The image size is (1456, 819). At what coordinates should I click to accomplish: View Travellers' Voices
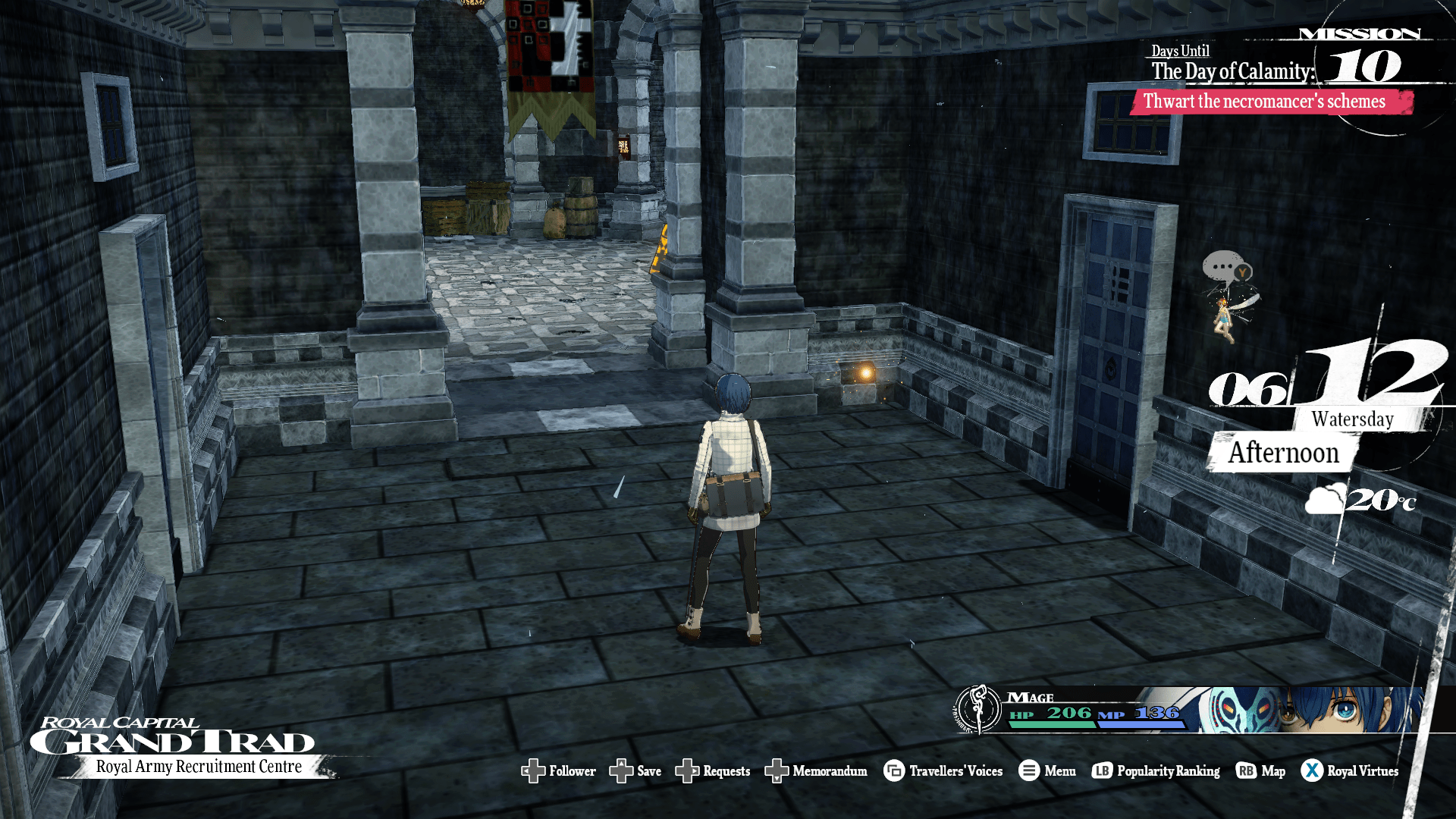[943, 771]
